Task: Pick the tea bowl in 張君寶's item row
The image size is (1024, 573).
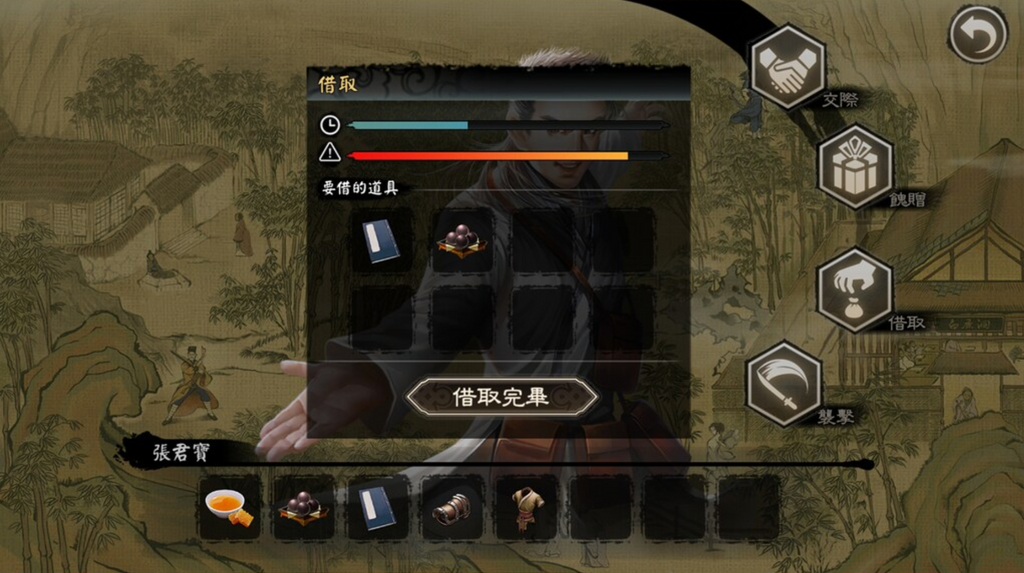Action: coord(230,507)
